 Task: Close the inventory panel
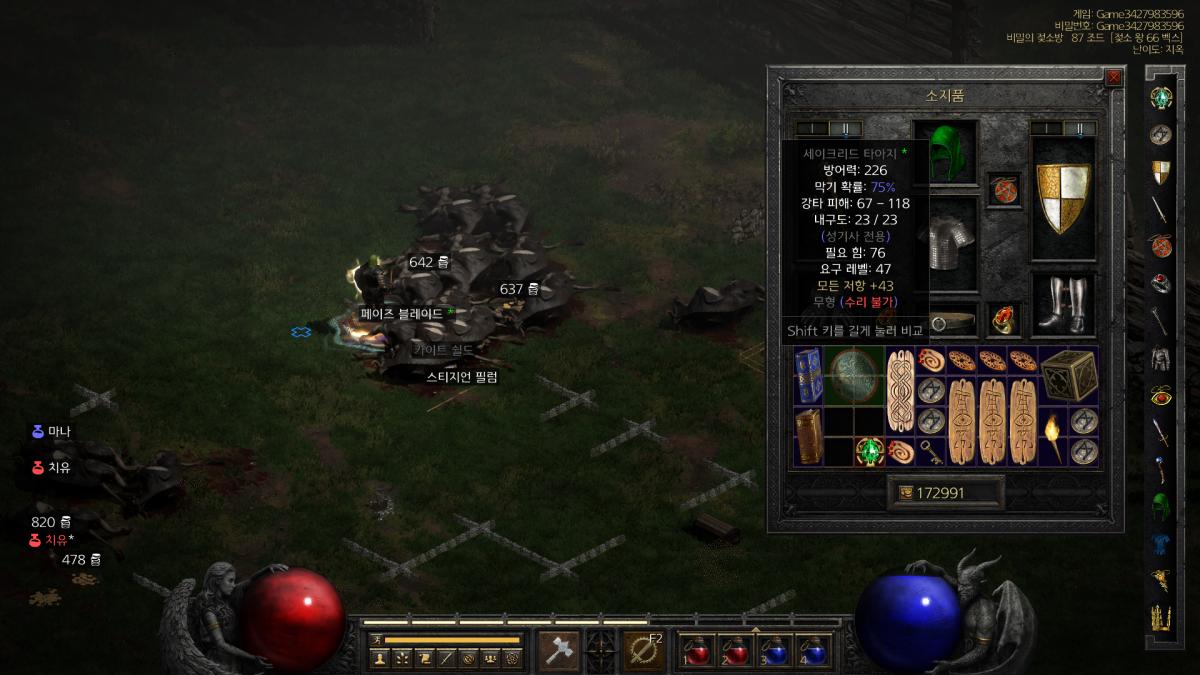click(x=1113, y=77)
